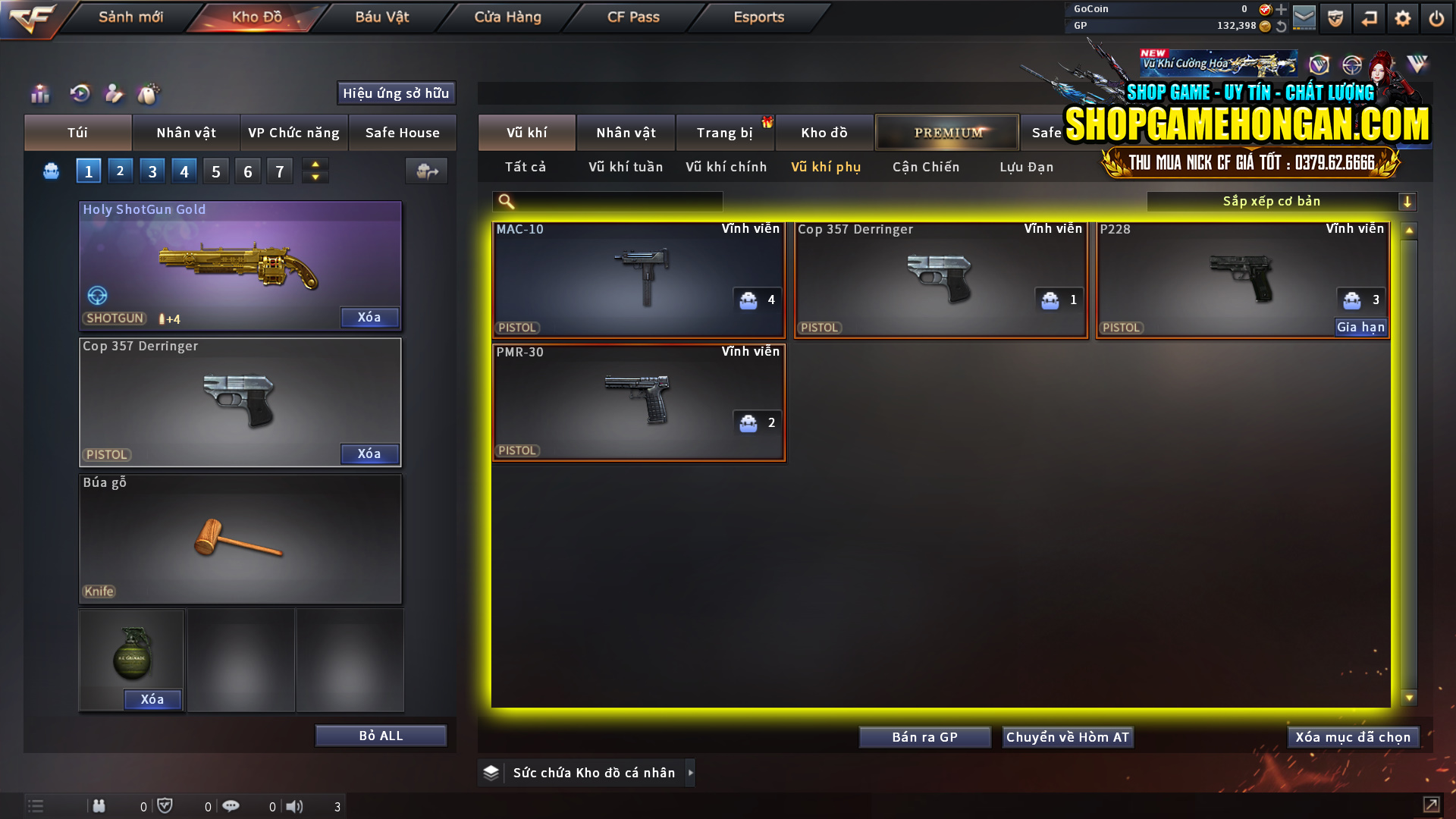1456x819 pixels.
Task: Switch to the Cận Chiến weapons tab
Action: click(x=925, y=167)
